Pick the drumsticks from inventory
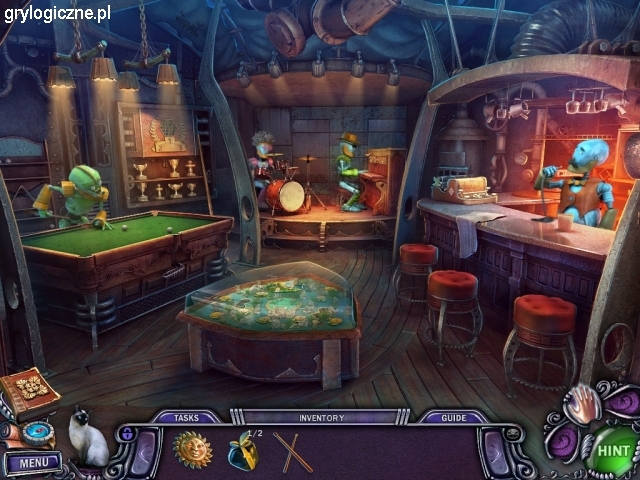This screenshot has height=480, width=640. click(293, 451)
